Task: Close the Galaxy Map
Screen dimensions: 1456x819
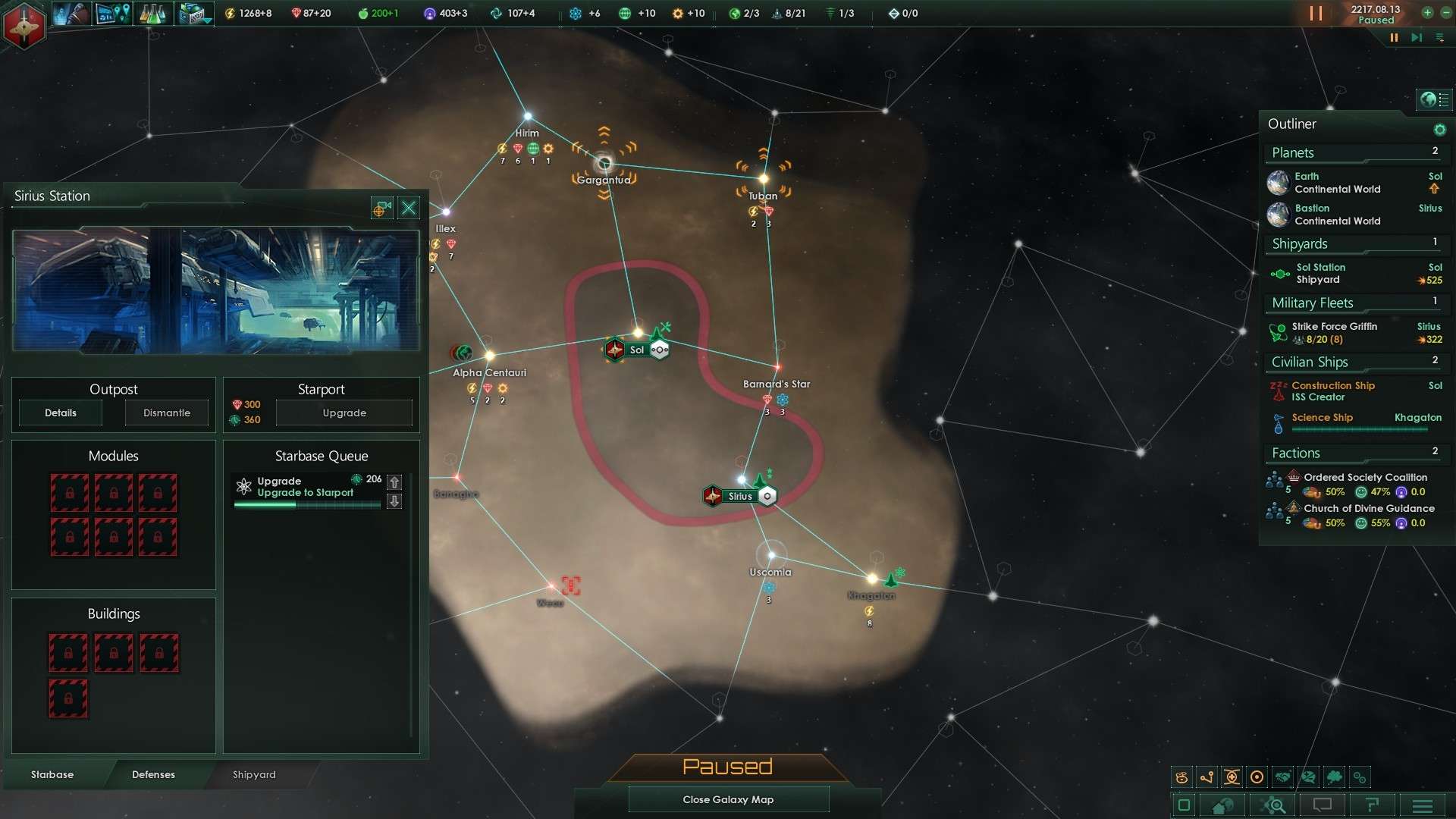Action: tap(728, 799)
